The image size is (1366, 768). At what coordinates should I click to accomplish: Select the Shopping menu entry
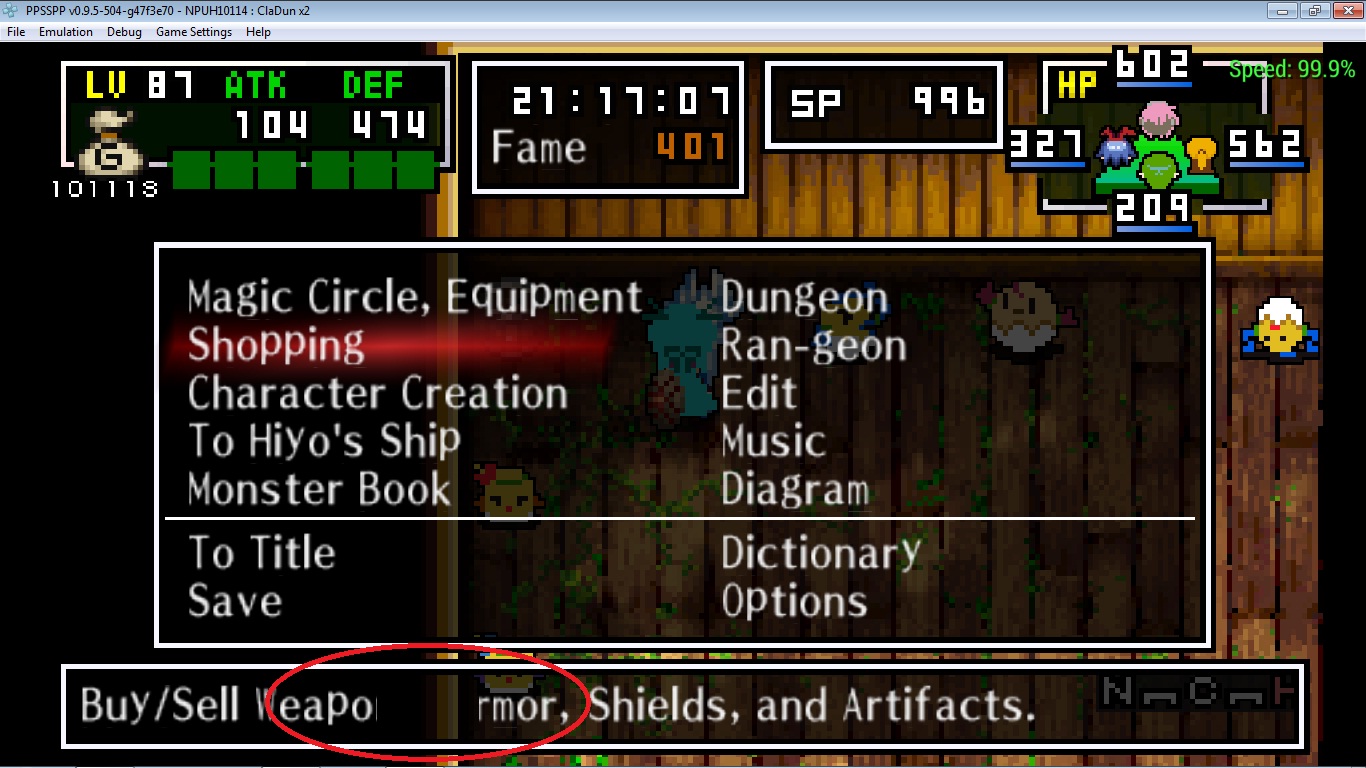pyautogui.click(x=276, y=346)
